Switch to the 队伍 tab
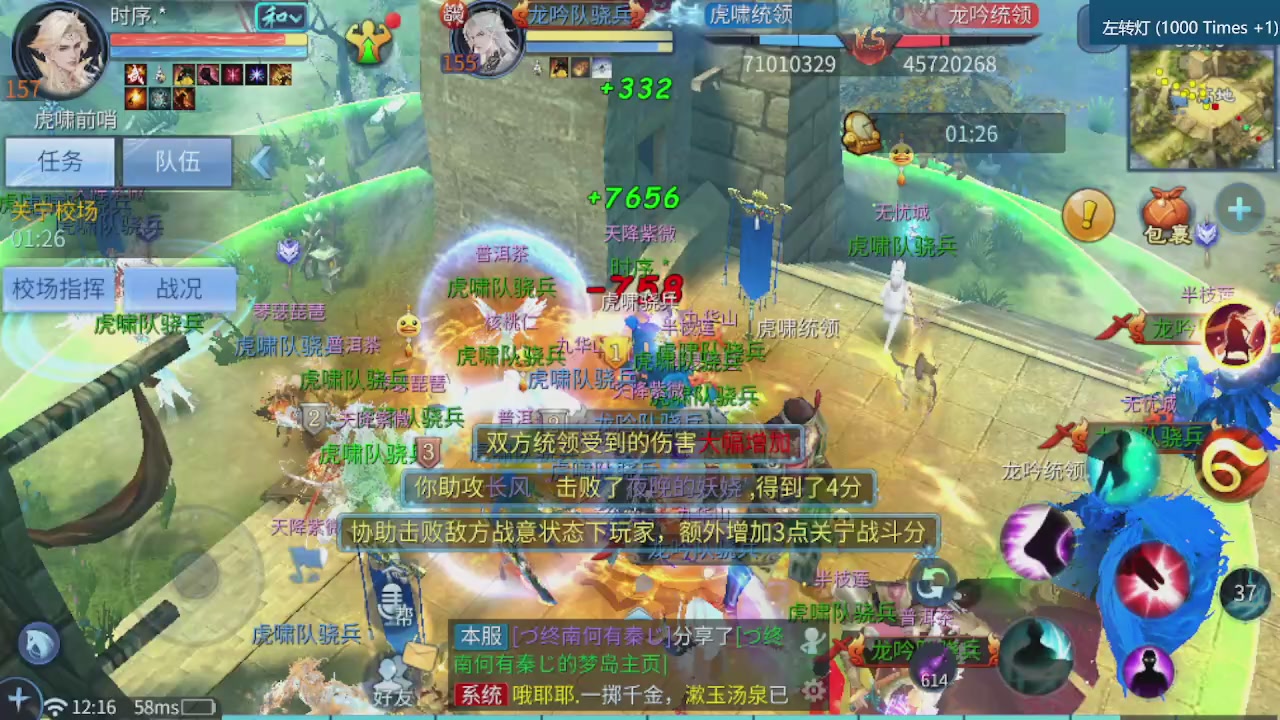This screenshot has height=720, width=1280. (176, 162)
